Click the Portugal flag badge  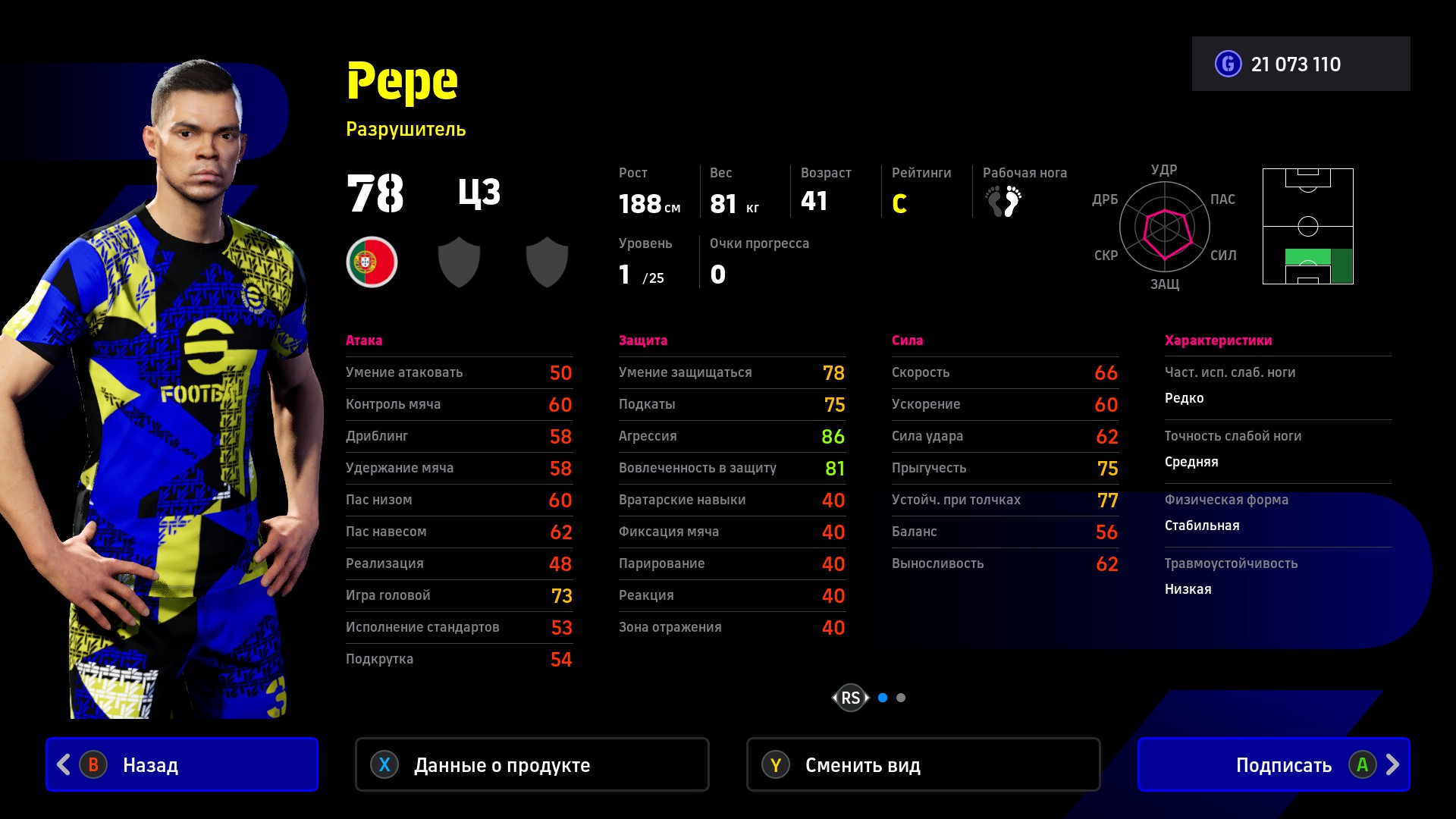tap(372, 262)
